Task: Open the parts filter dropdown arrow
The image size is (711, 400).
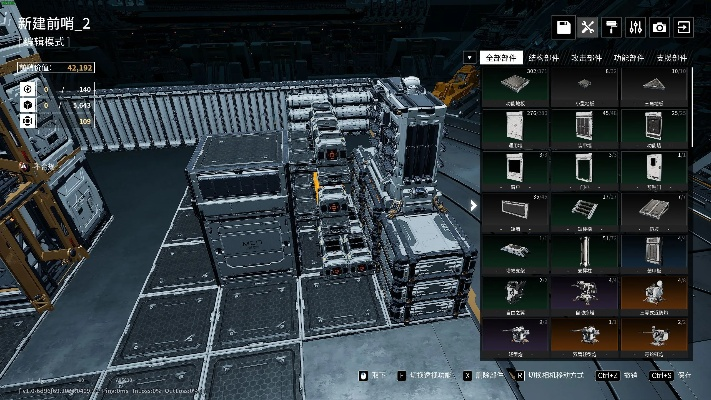Action: tap(470, 58)
